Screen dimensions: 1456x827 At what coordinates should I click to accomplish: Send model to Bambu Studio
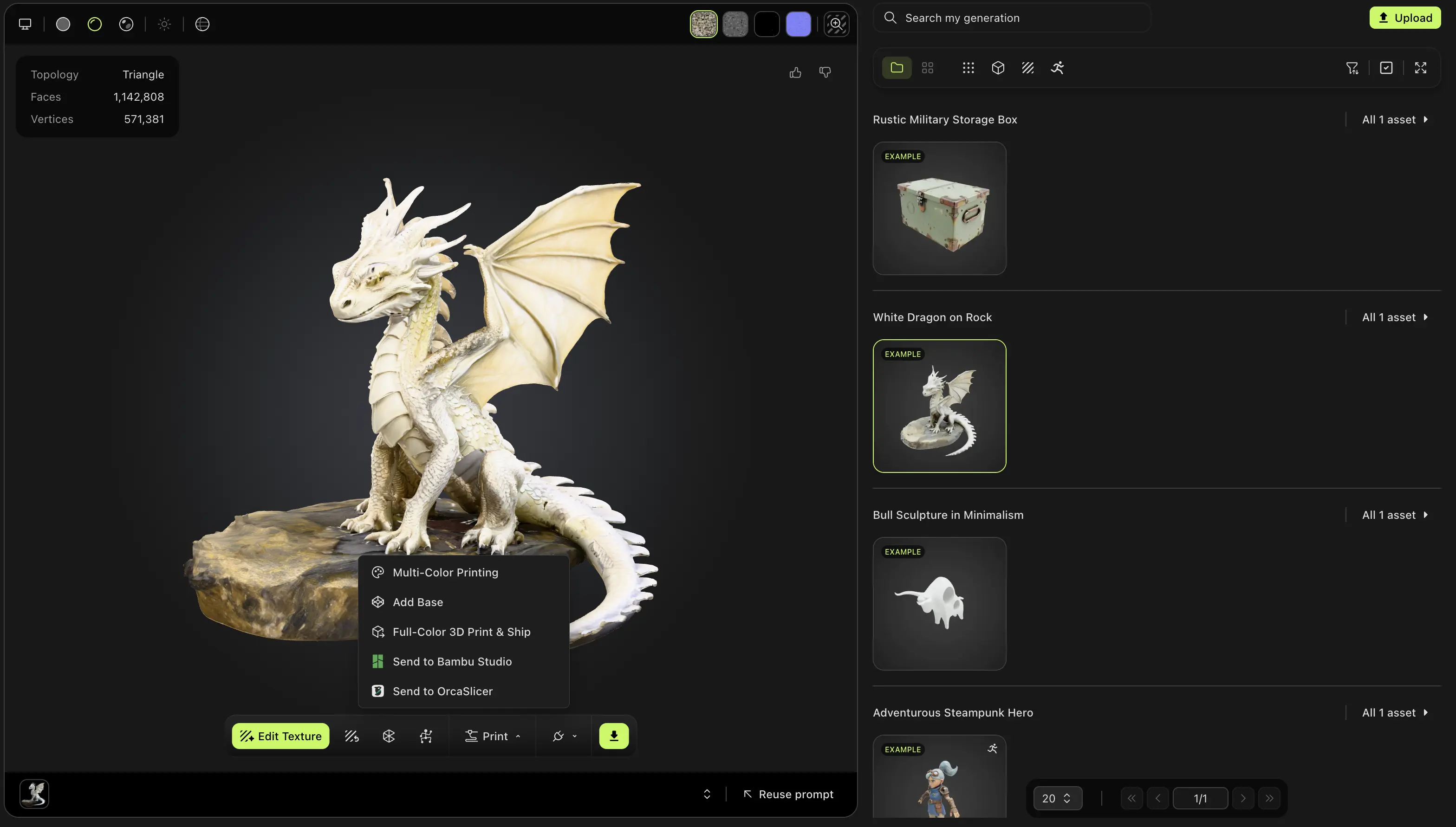coord(452,662)
